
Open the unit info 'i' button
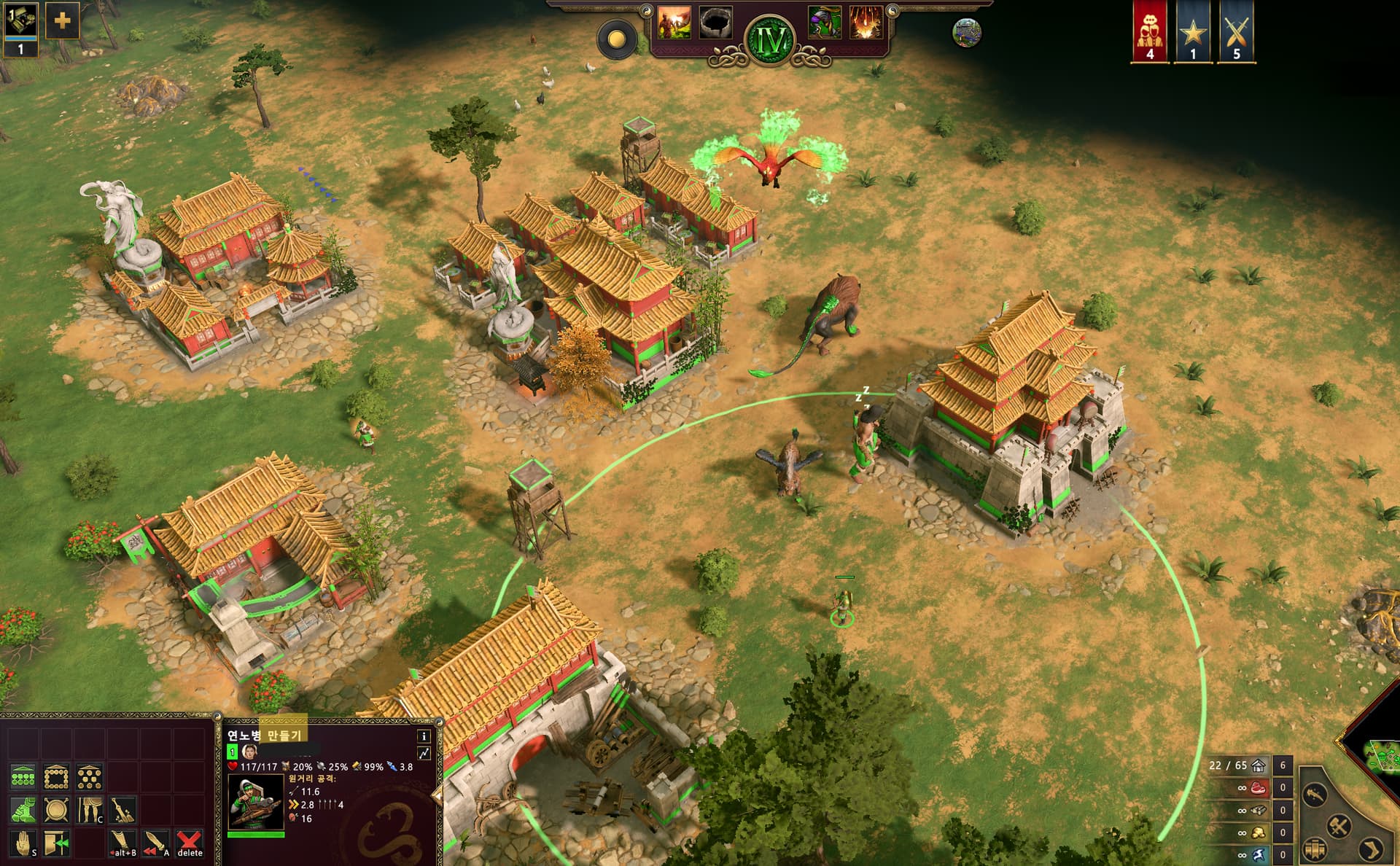pyautogui.click(x=424, y=736)
